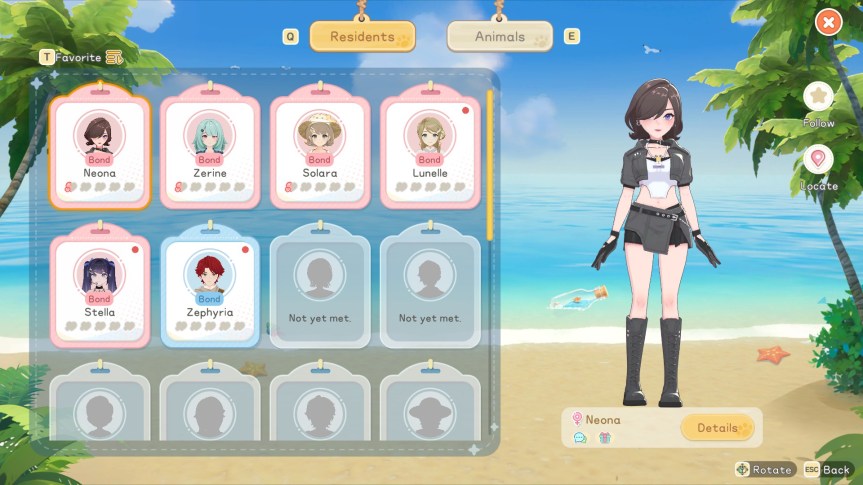Choose Zerine's resident card

click(x=209, y=150)
